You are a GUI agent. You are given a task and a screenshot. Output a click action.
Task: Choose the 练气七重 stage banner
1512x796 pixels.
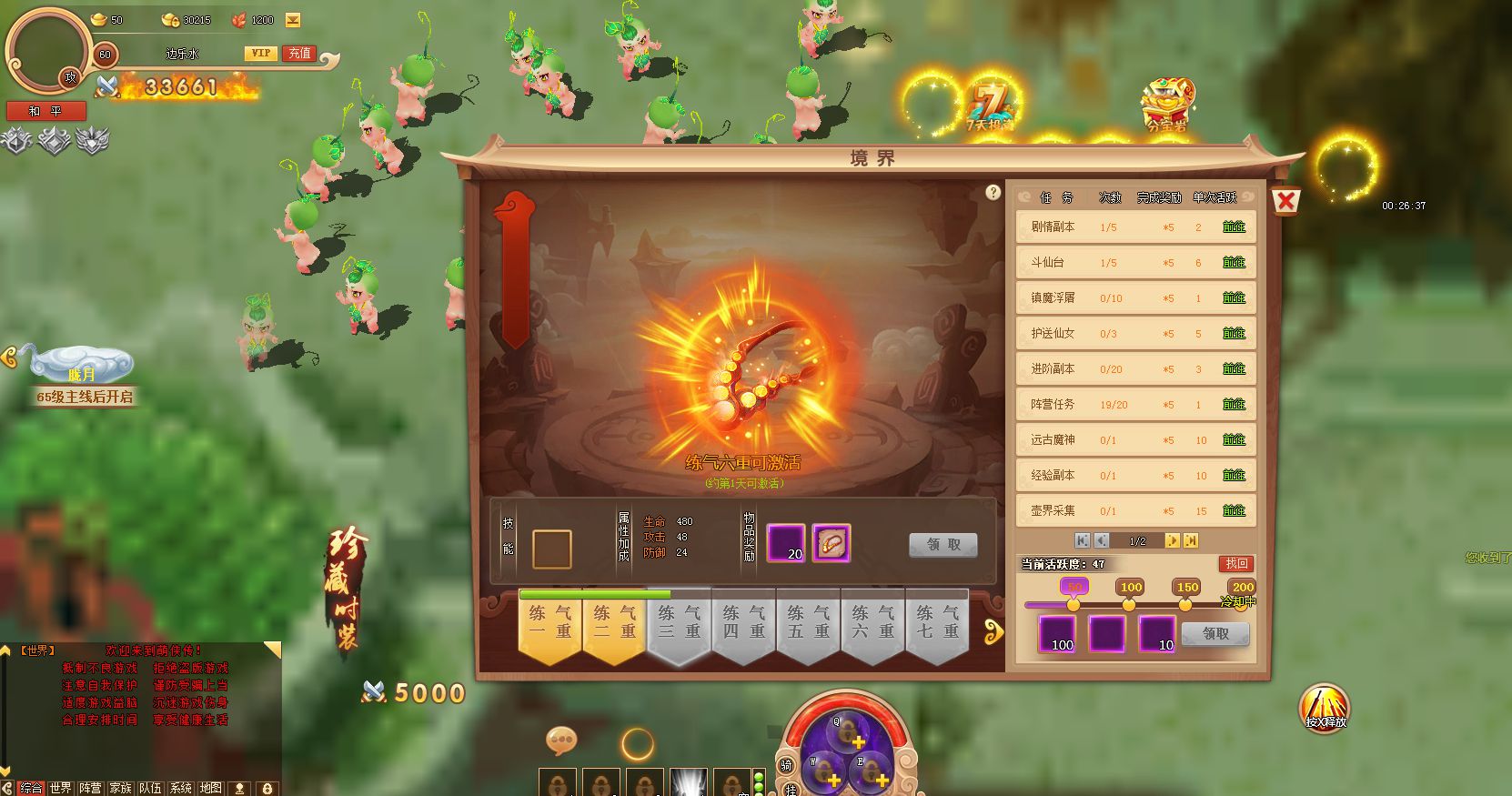[937, 625]
